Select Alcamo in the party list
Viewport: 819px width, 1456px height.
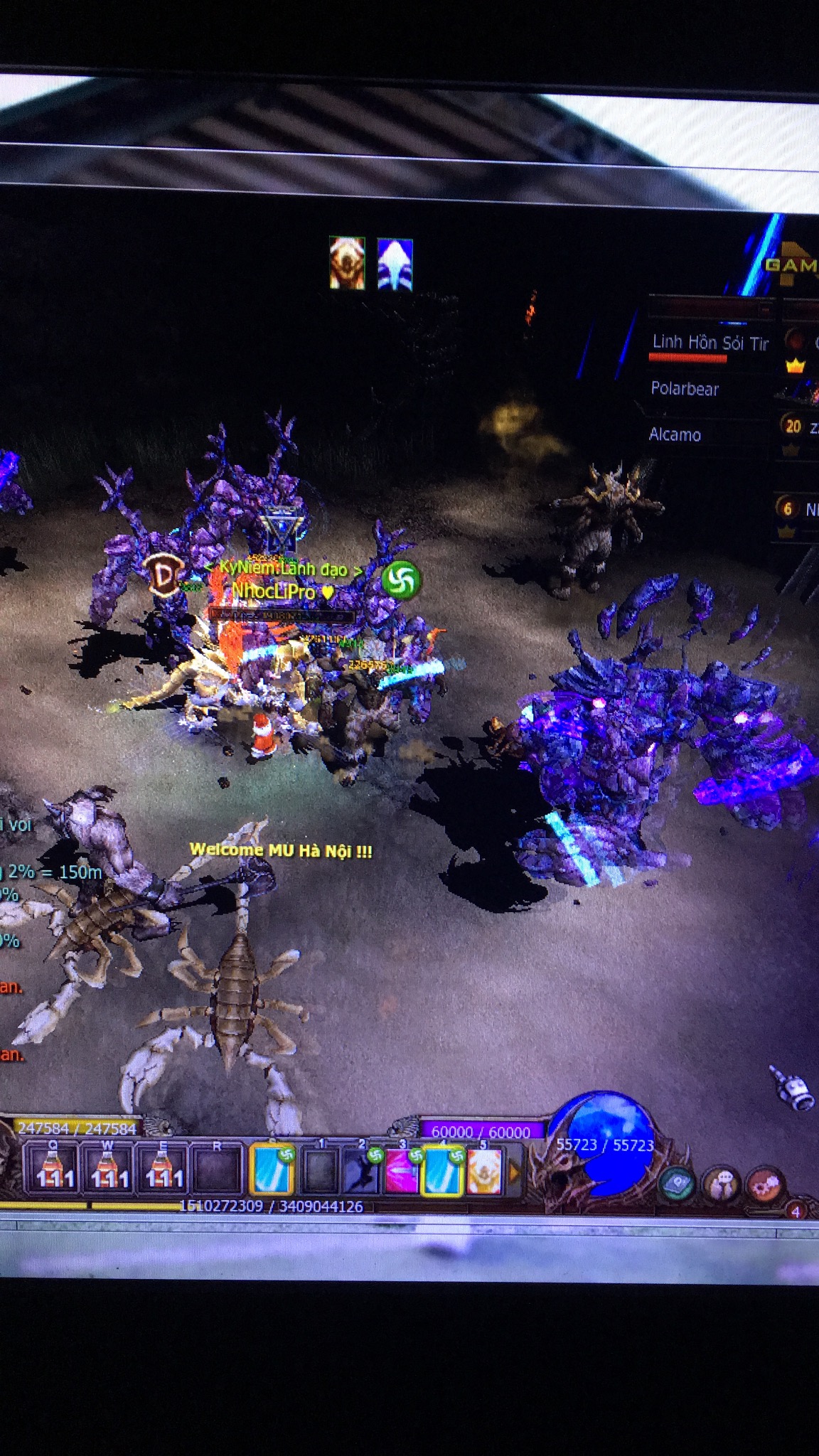(675, 434)
